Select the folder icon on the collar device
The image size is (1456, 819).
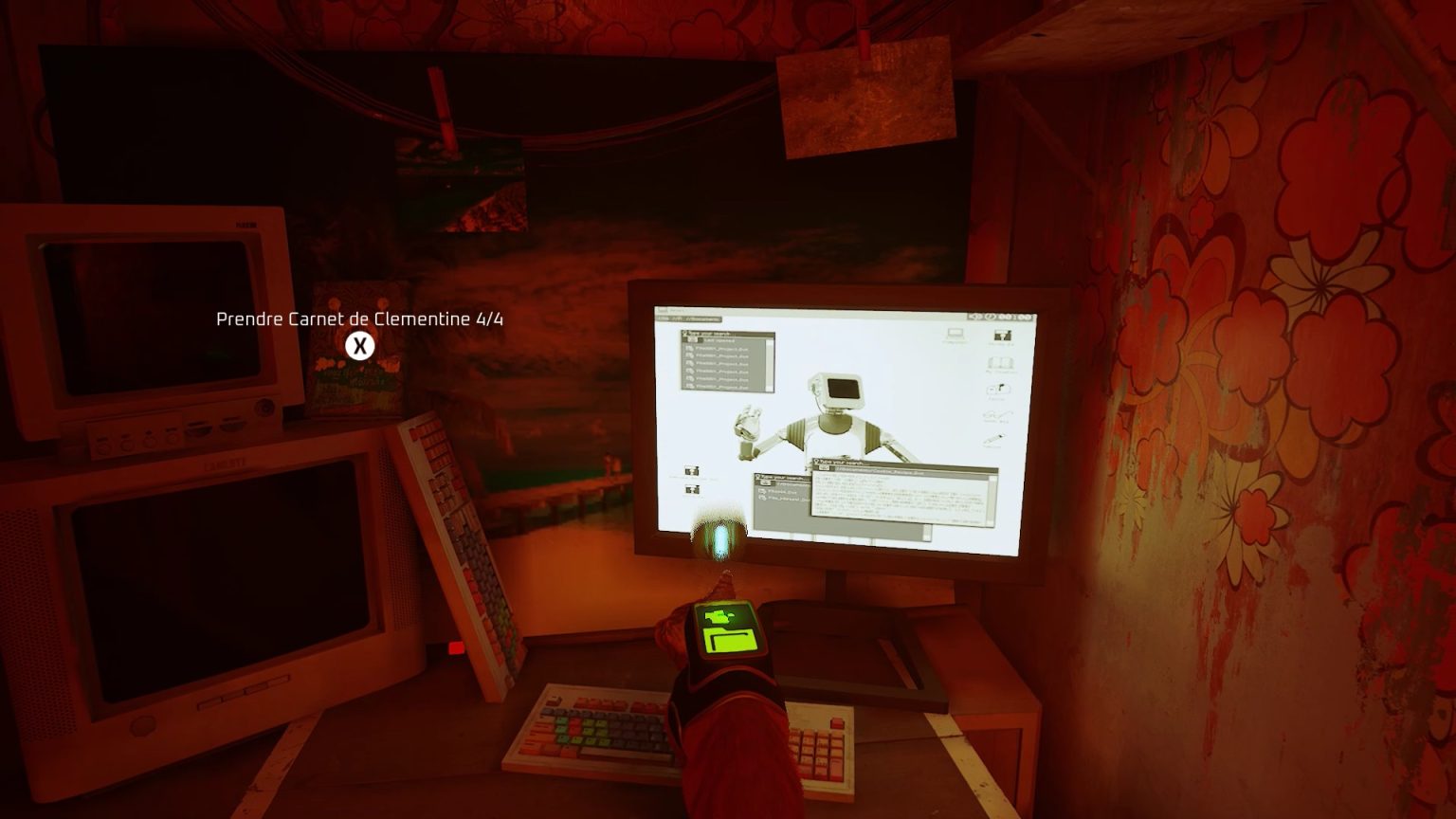pyautogui.click(x=730, y=633)
